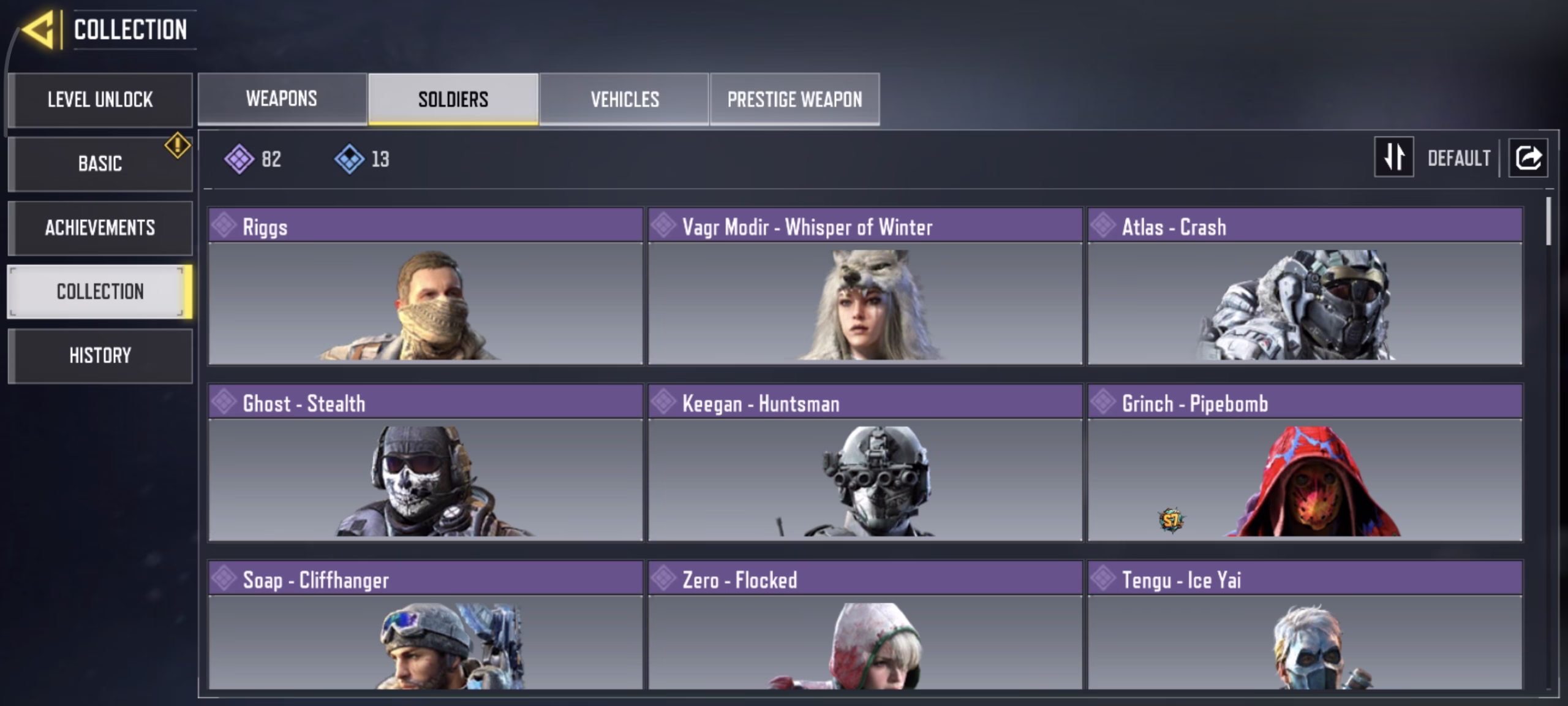
Task: Open the Achievements section
Action: (x=100, y=228)
